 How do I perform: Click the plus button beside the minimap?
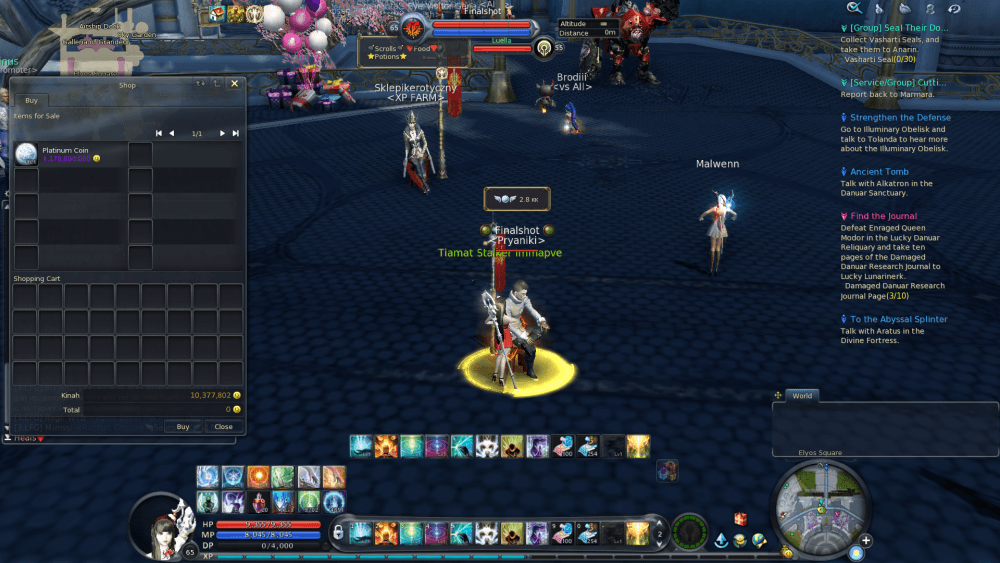(x=866, y=541)
